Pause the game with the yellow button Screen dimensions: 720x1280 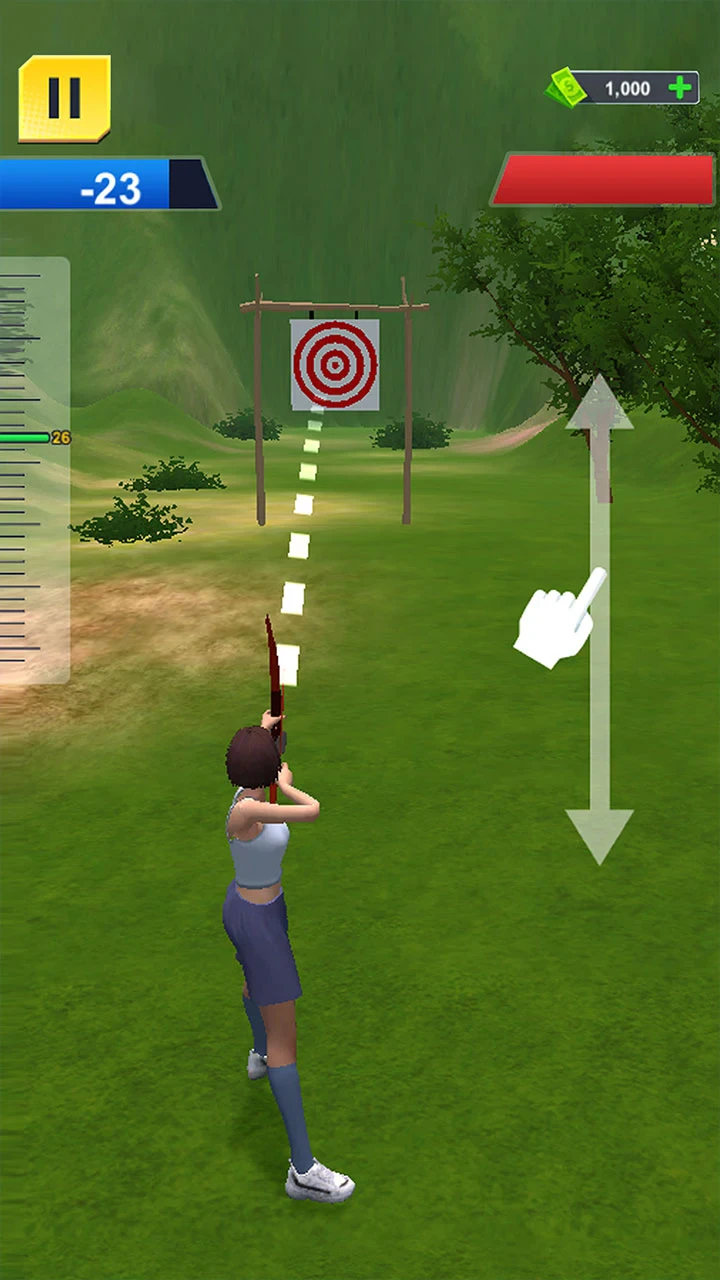pos(64,98)
